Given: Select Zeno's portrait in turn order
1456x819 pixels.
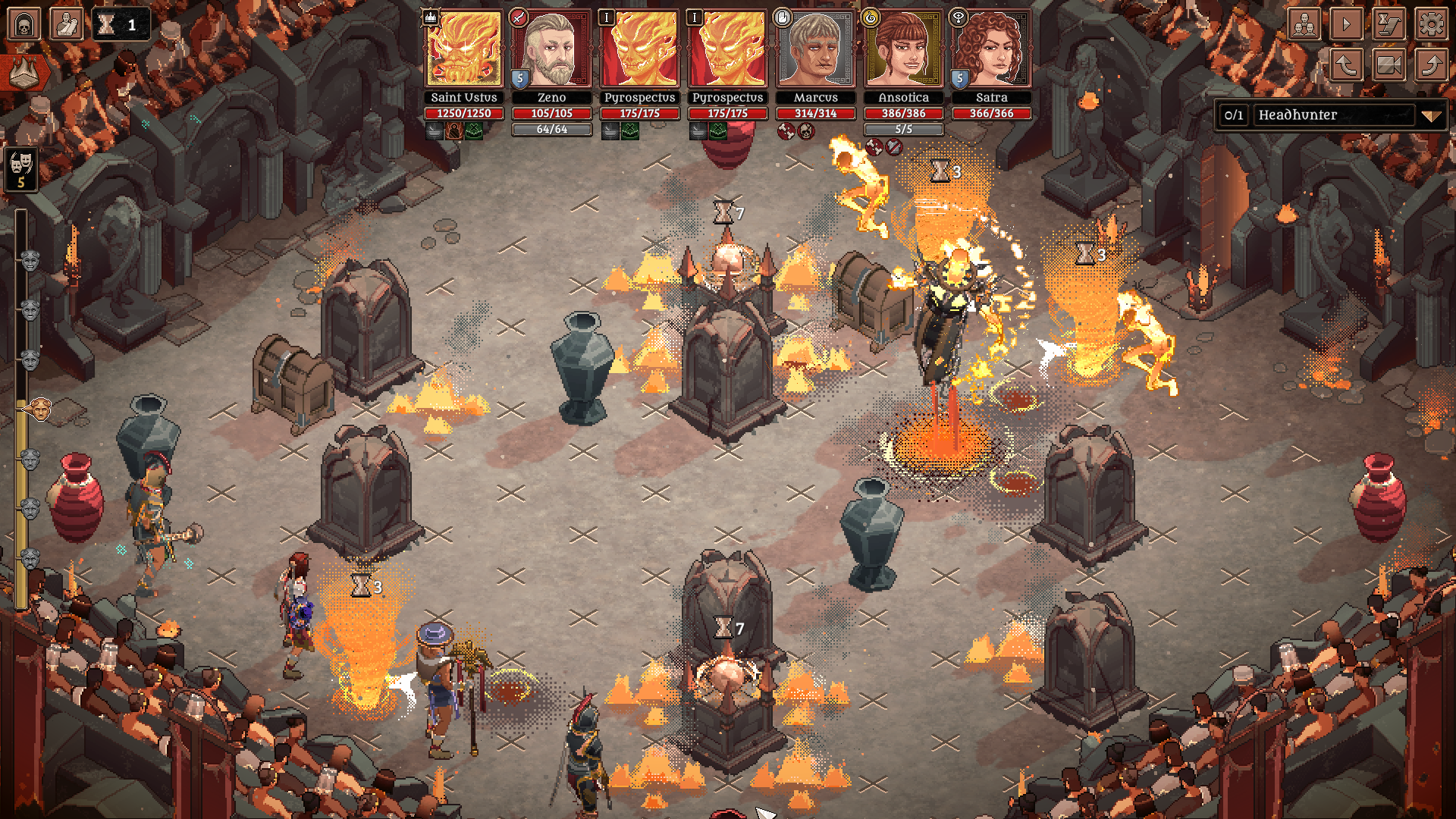Looking at the screenshot, I should pyautogui.click(x=551, y=50).
